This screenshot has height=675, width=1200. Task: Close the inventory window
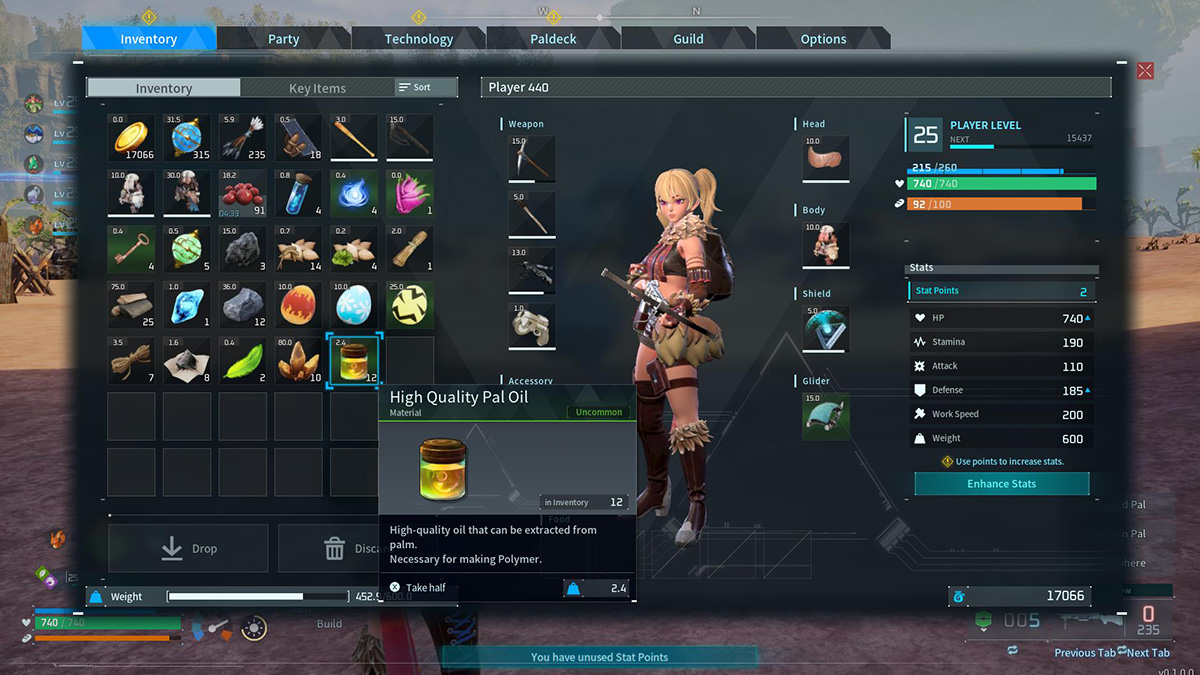1145,71
